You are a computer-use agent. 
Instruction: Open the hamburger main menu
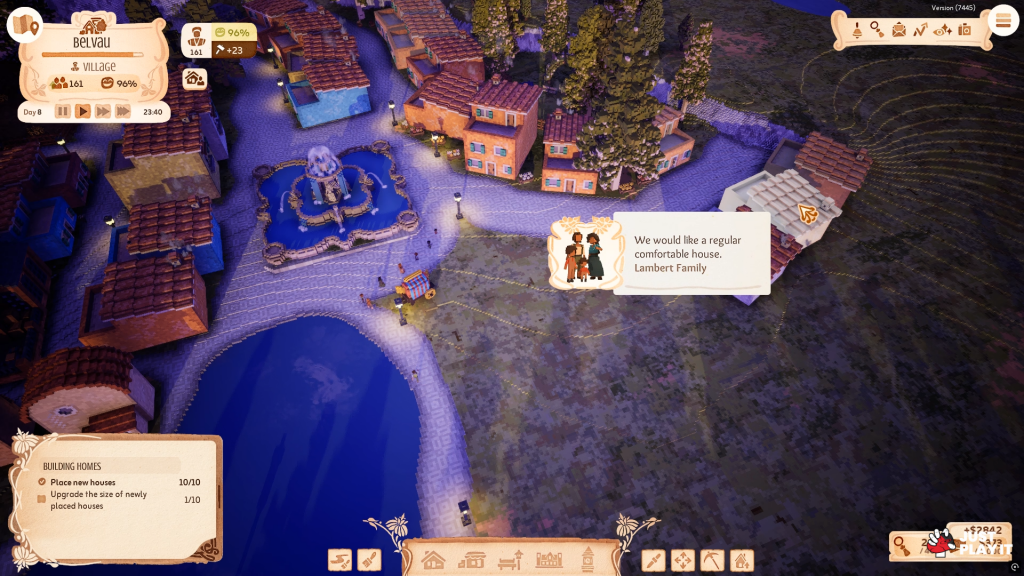tap(1001, 20)
